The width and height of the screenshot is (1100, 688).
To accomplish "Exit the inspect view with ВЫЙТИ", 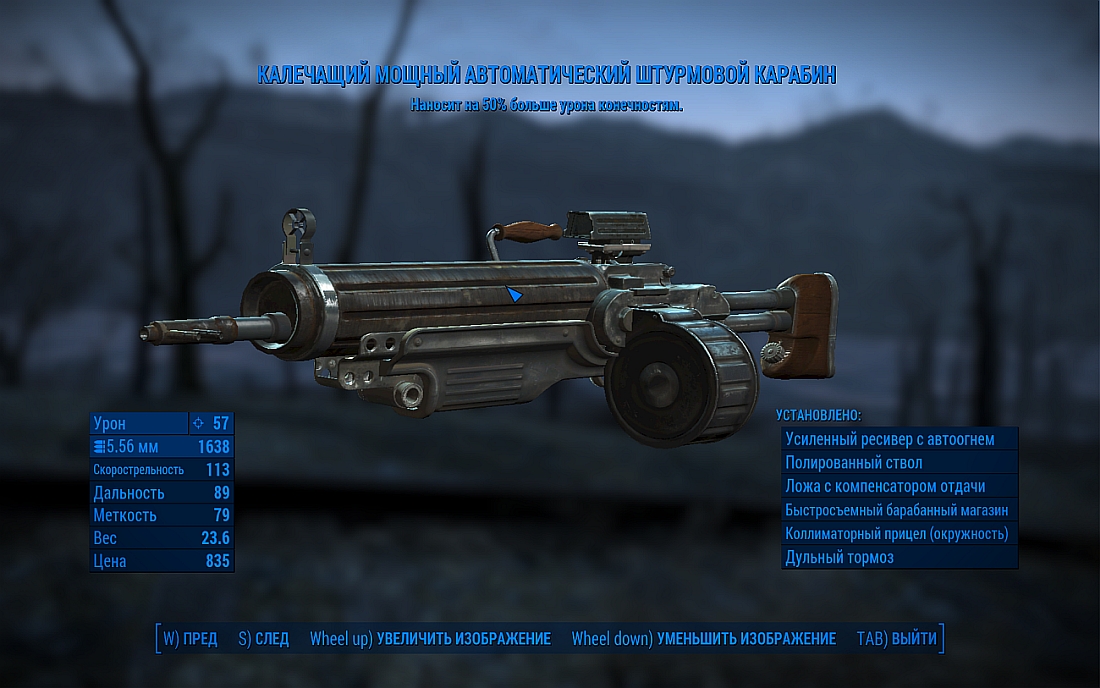I will 897,639.
